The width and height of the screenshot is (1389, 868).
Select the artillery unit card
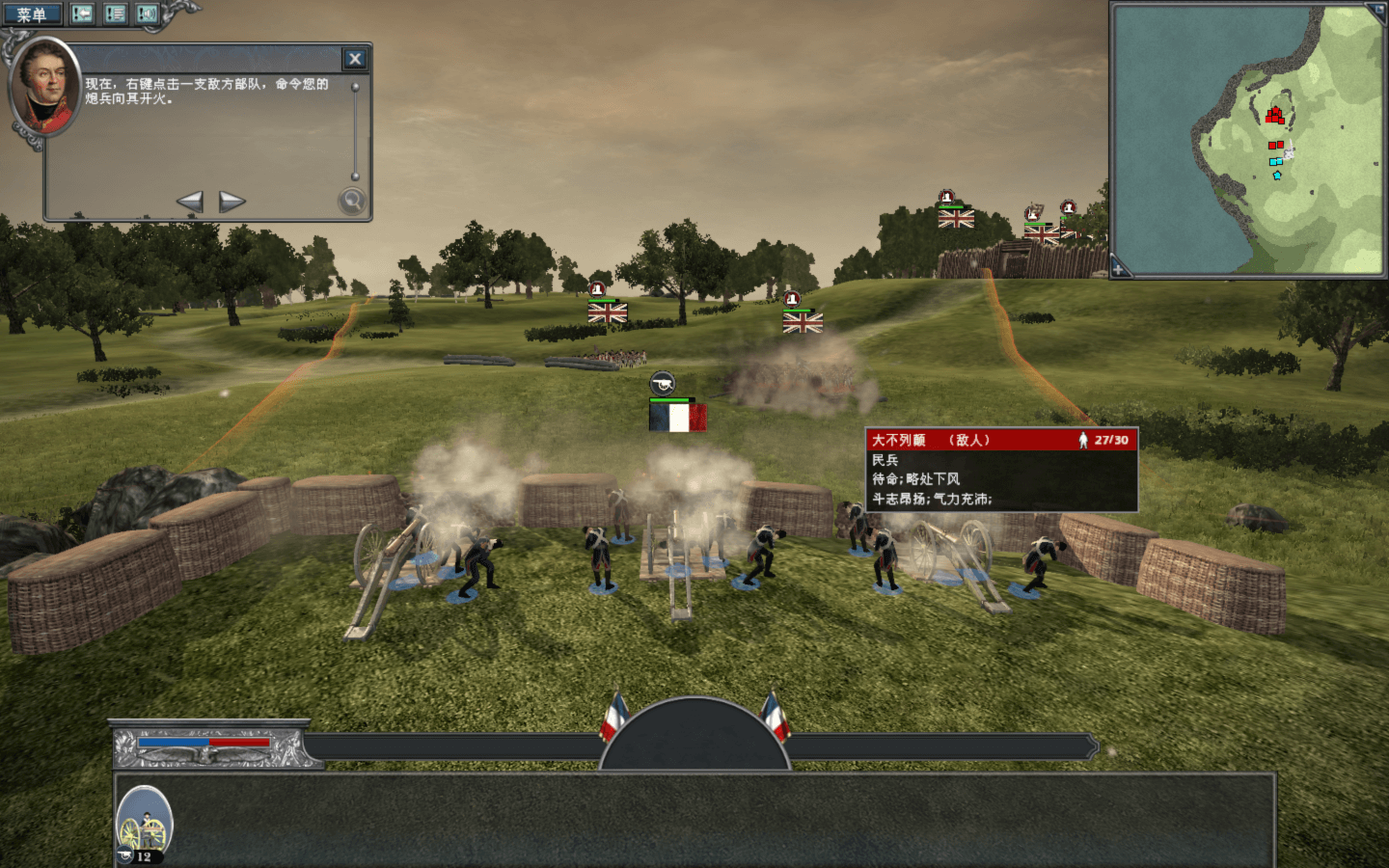145,825
